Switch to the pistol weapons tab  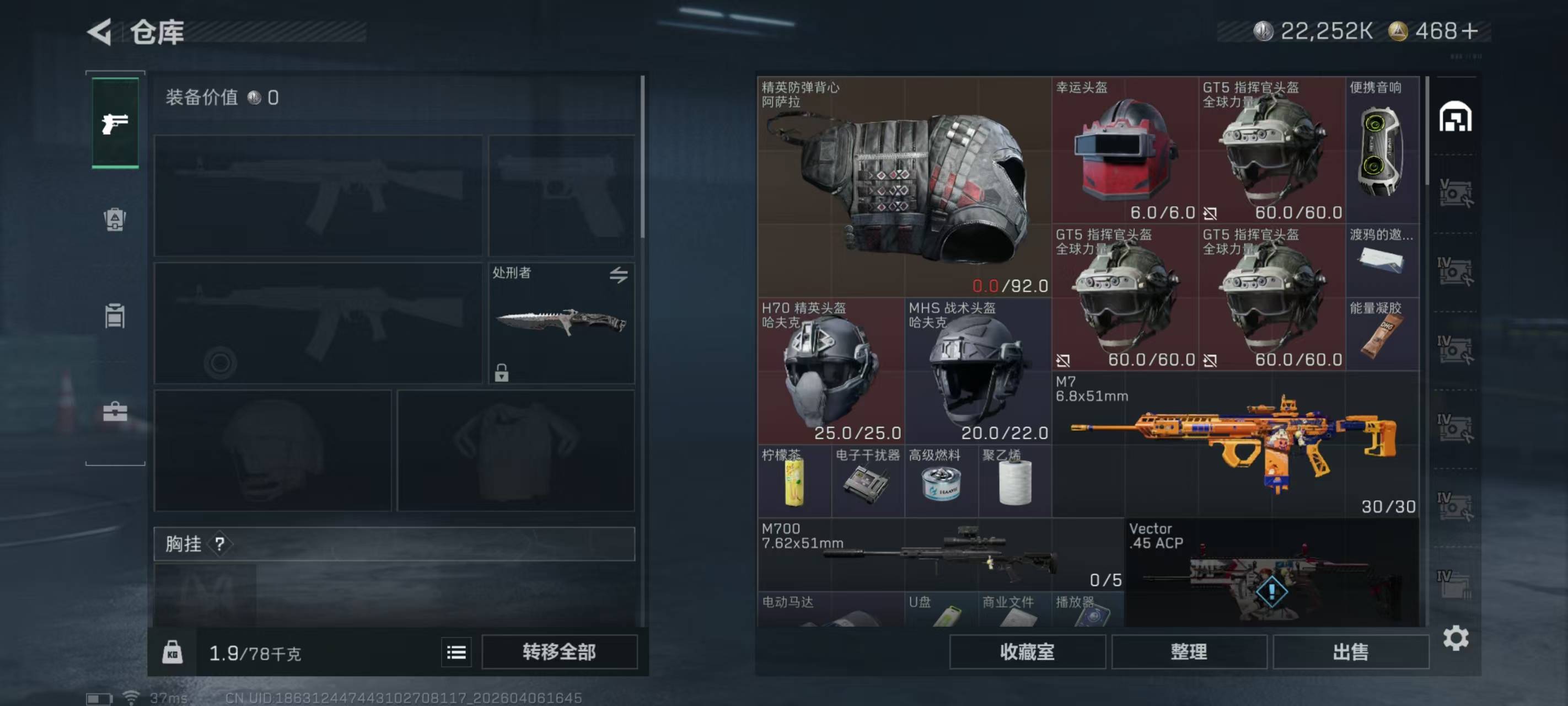[115, 124]
